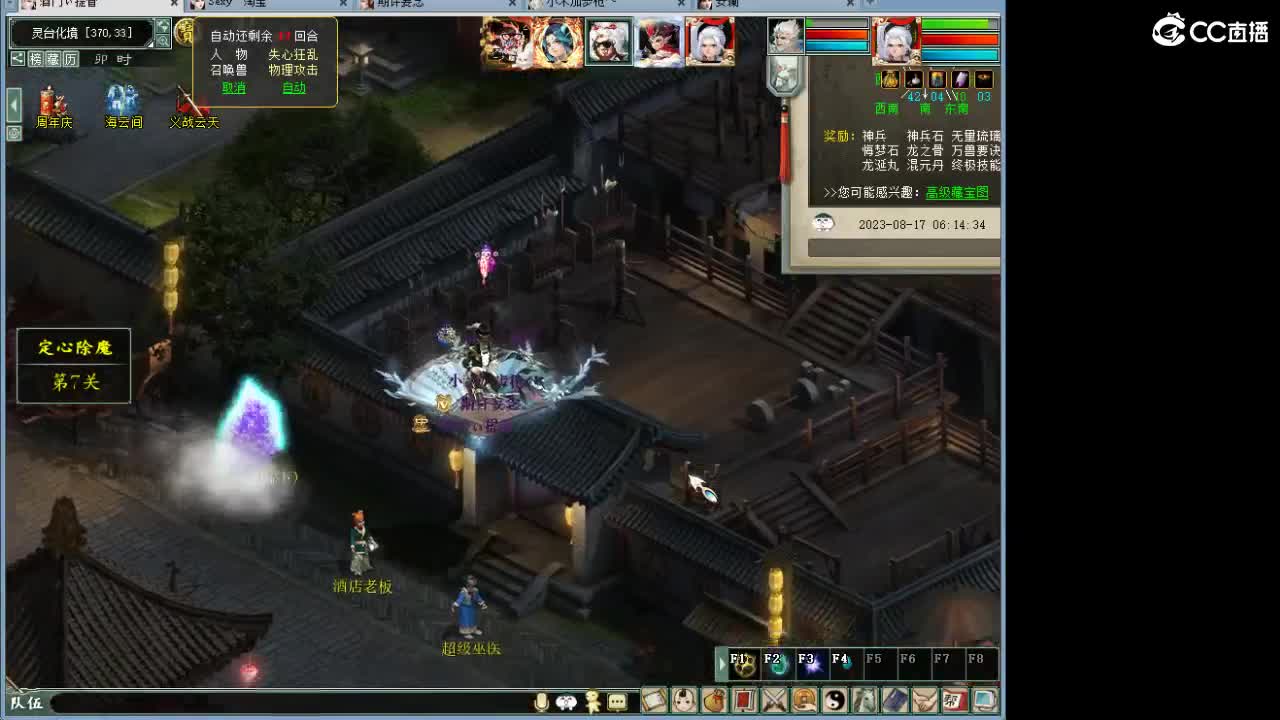Click the microphone icon near the chat bar
The image size is (1280, 720).
540,700
